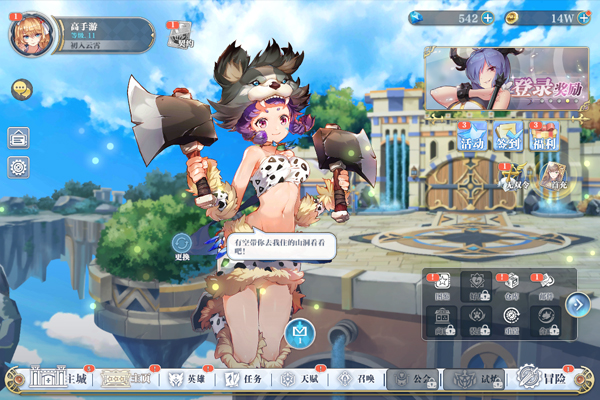Add gems with the 542 plus button
Viewport: 600px width, 400px height.
coord(487,18)
